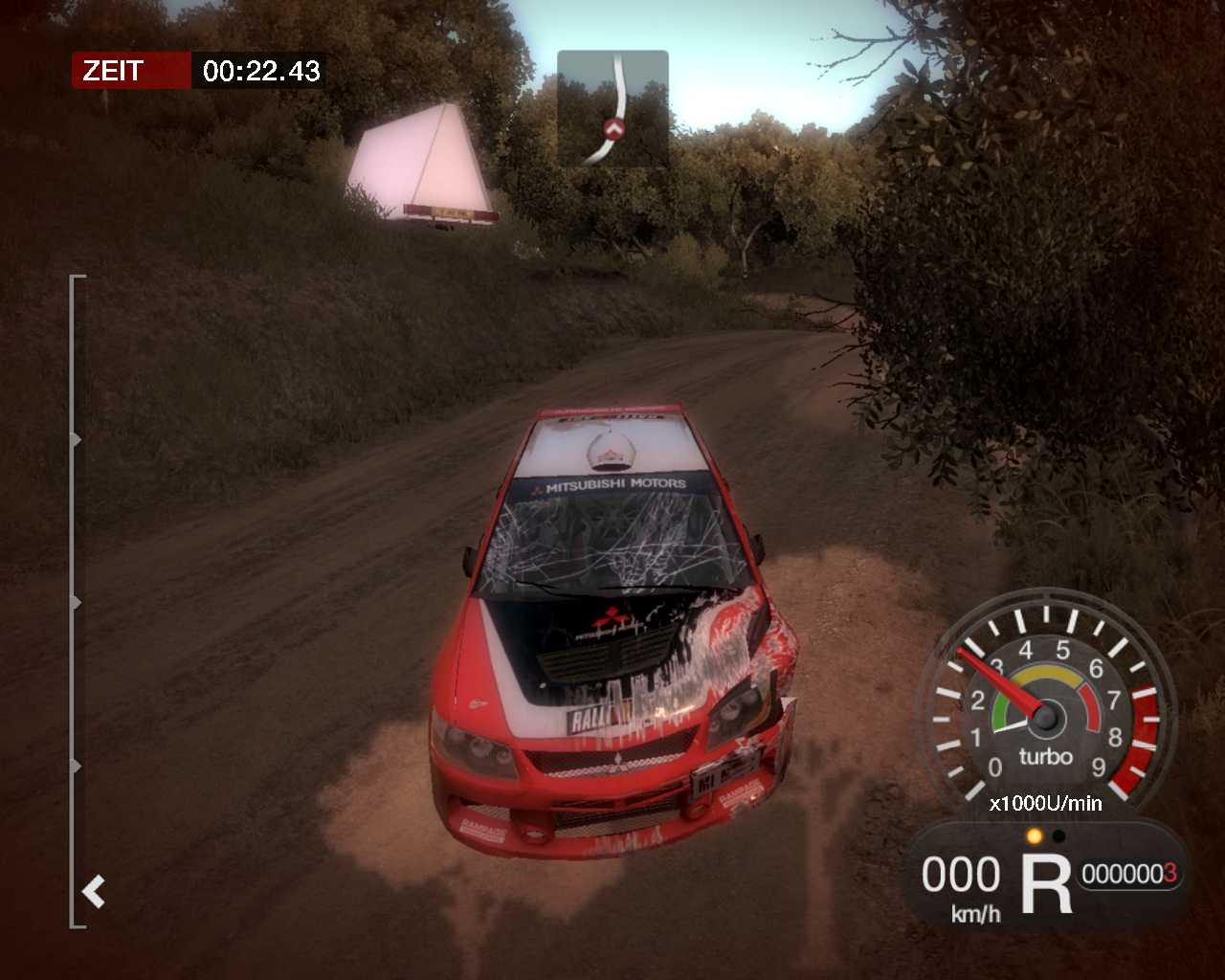
Task: Select the car position arrow on progress bar
Action: (94, 892)
